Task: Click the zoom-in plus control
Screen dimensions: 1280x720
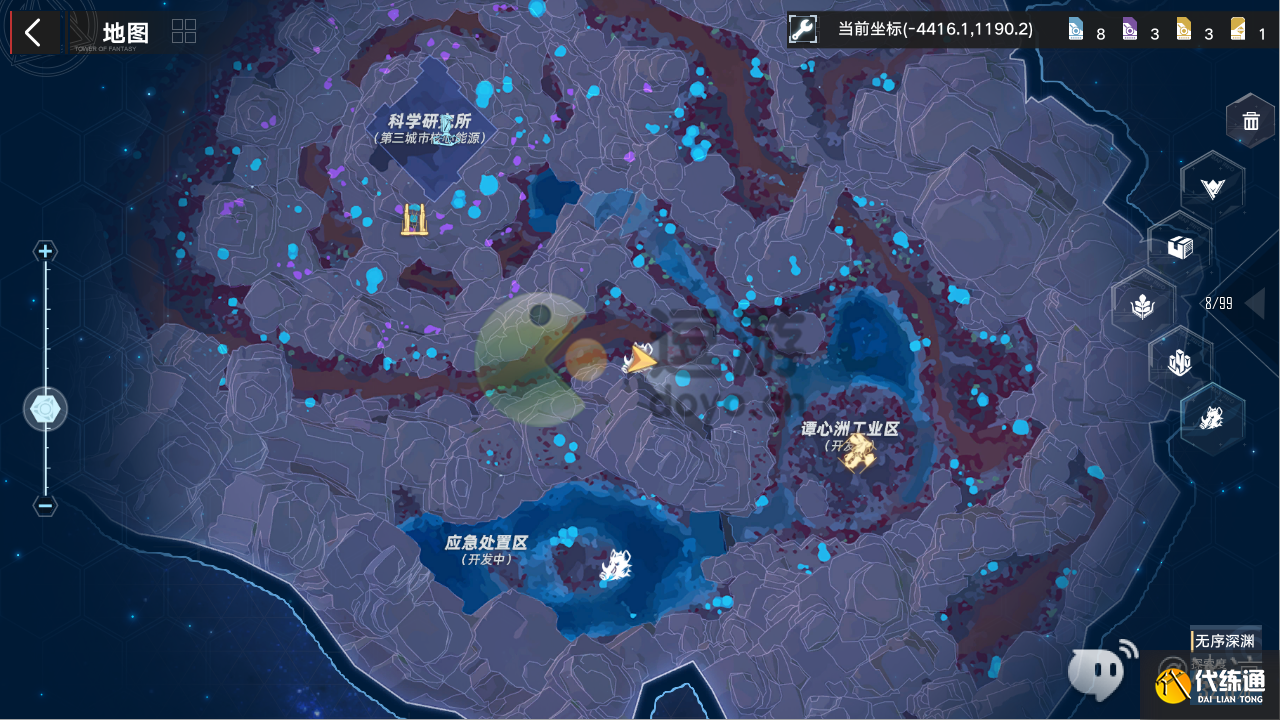Action: [x=45, y=251]
